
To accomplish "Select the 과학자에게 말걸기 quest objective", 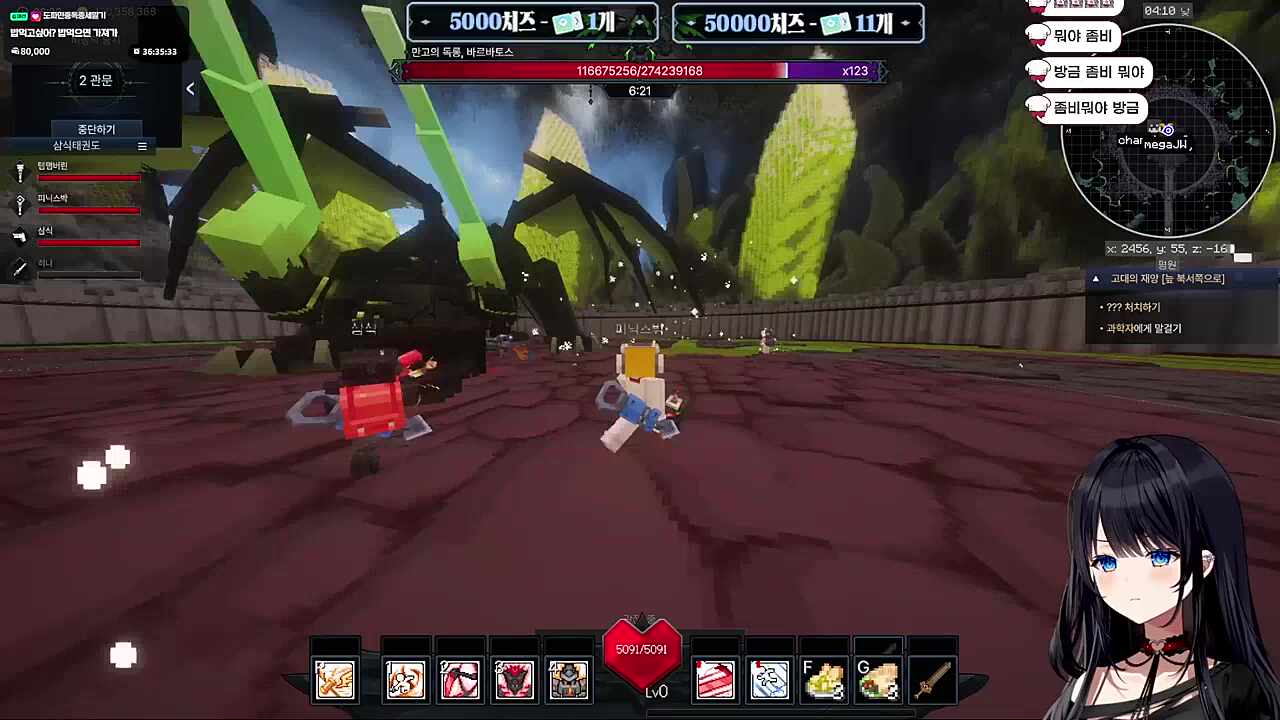I will (x=1143, y=328).
